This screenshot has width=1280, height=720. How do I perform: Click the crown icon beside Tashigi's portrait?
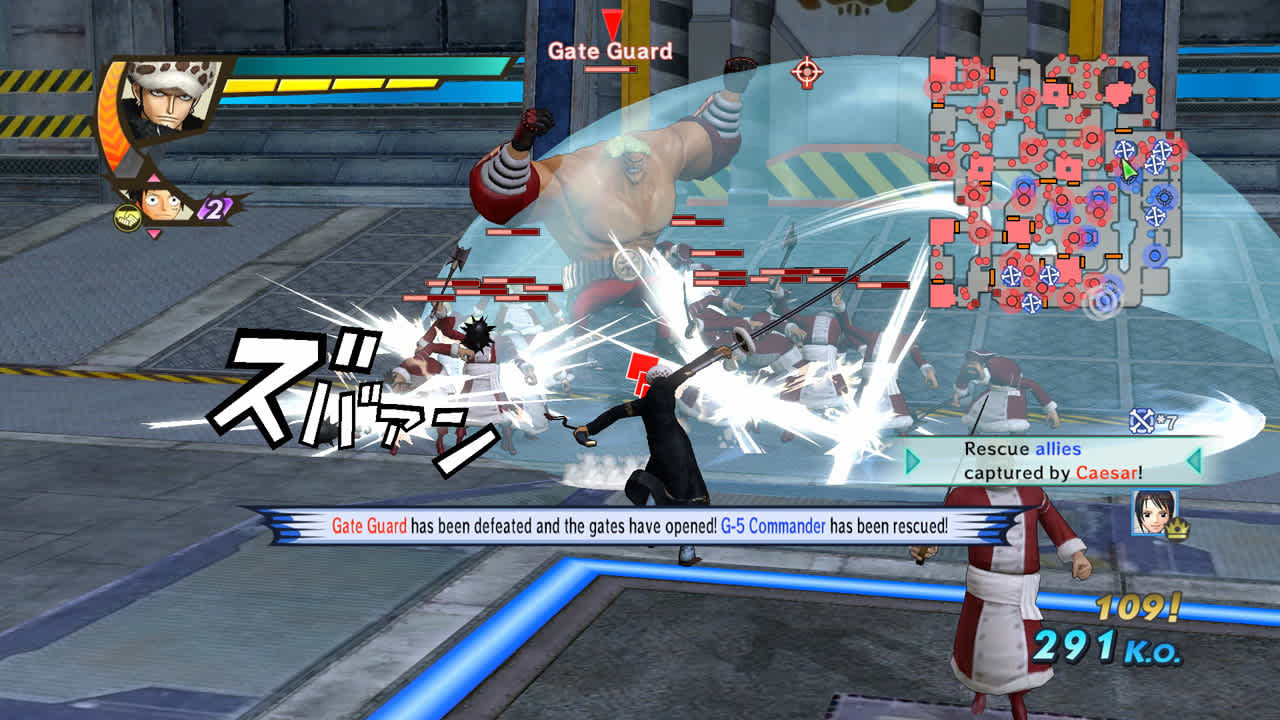[1178, 528]
